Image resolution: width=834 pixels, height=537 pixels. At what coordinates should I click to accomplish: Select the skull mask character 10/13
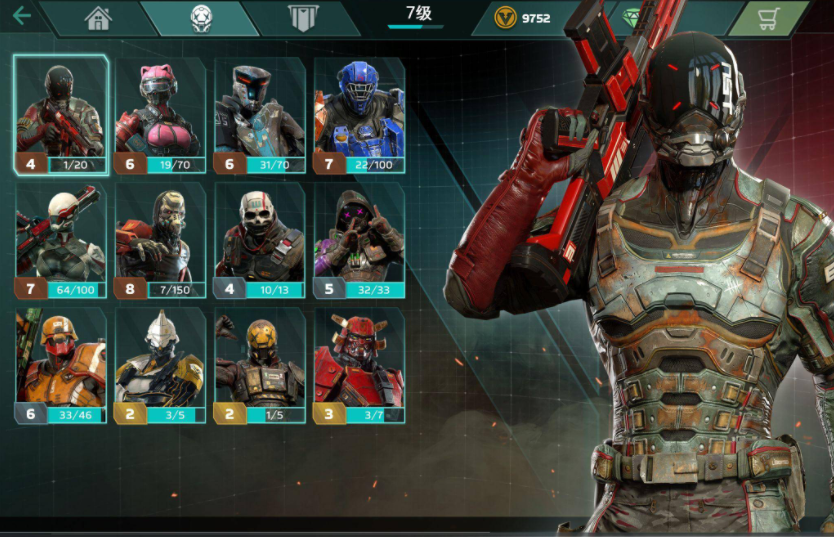pyautogui.click(x=260, y=240)
